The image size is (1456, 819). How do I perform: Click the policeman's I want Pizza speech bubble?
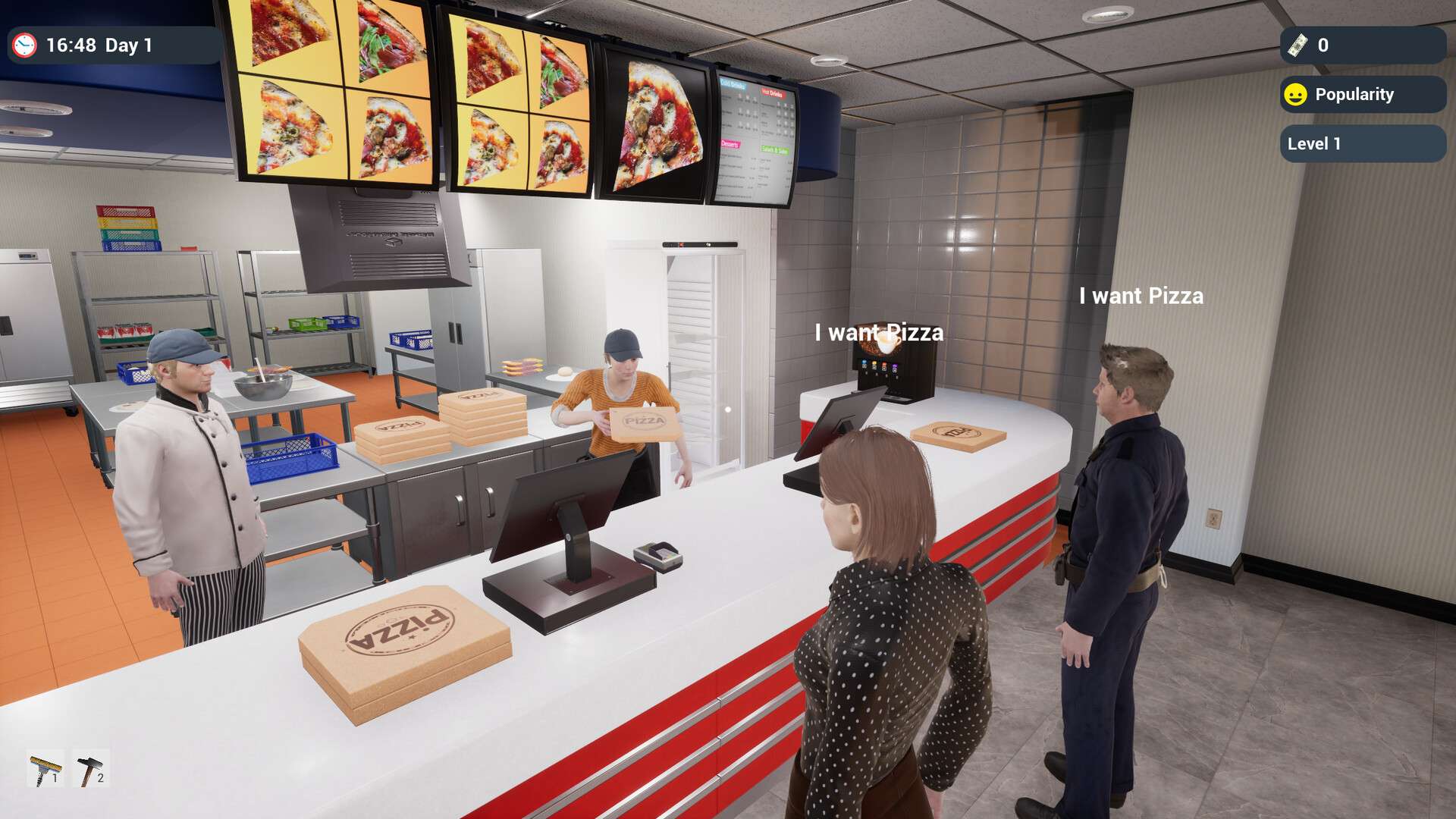coord(1141,297)
